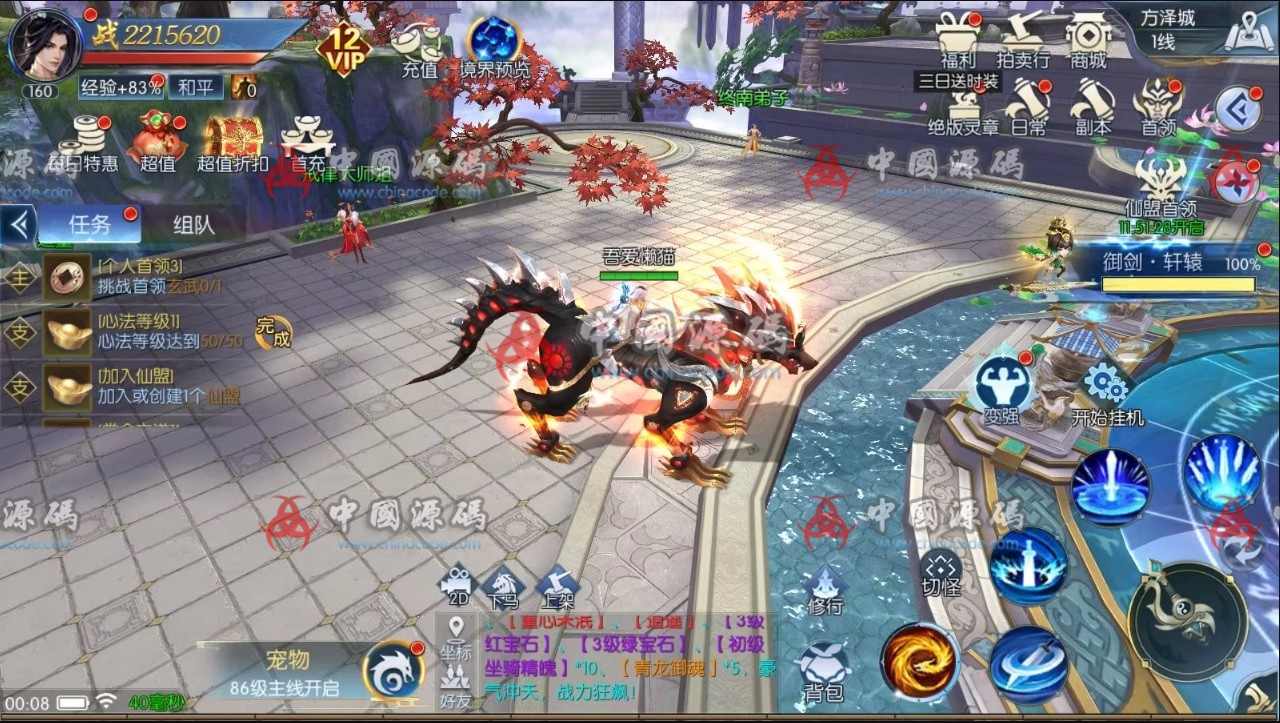Start auto-battle with 开始挂机

(x=1107, y=394)
